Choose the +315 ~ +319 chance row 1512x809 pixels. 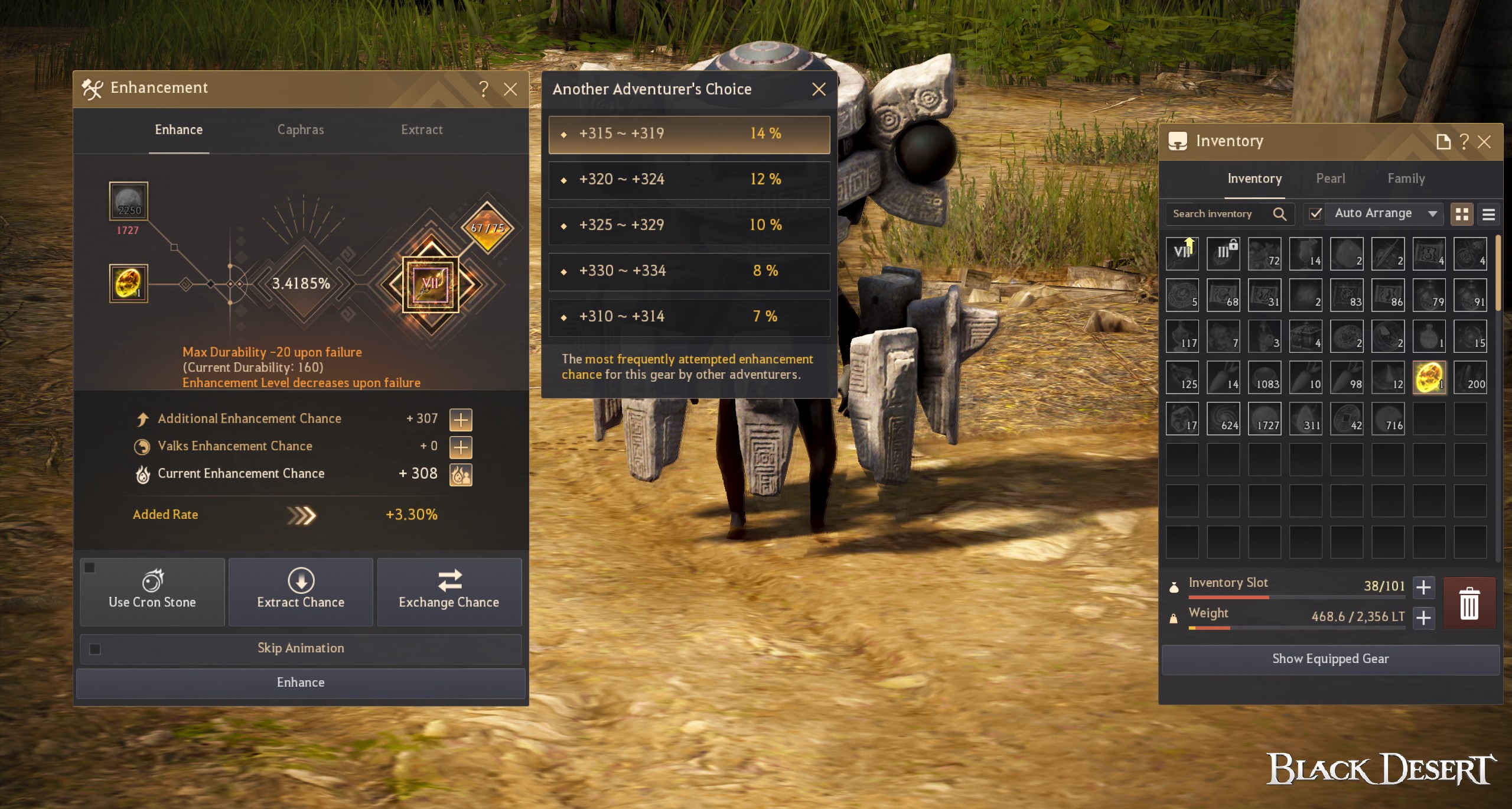689,134
